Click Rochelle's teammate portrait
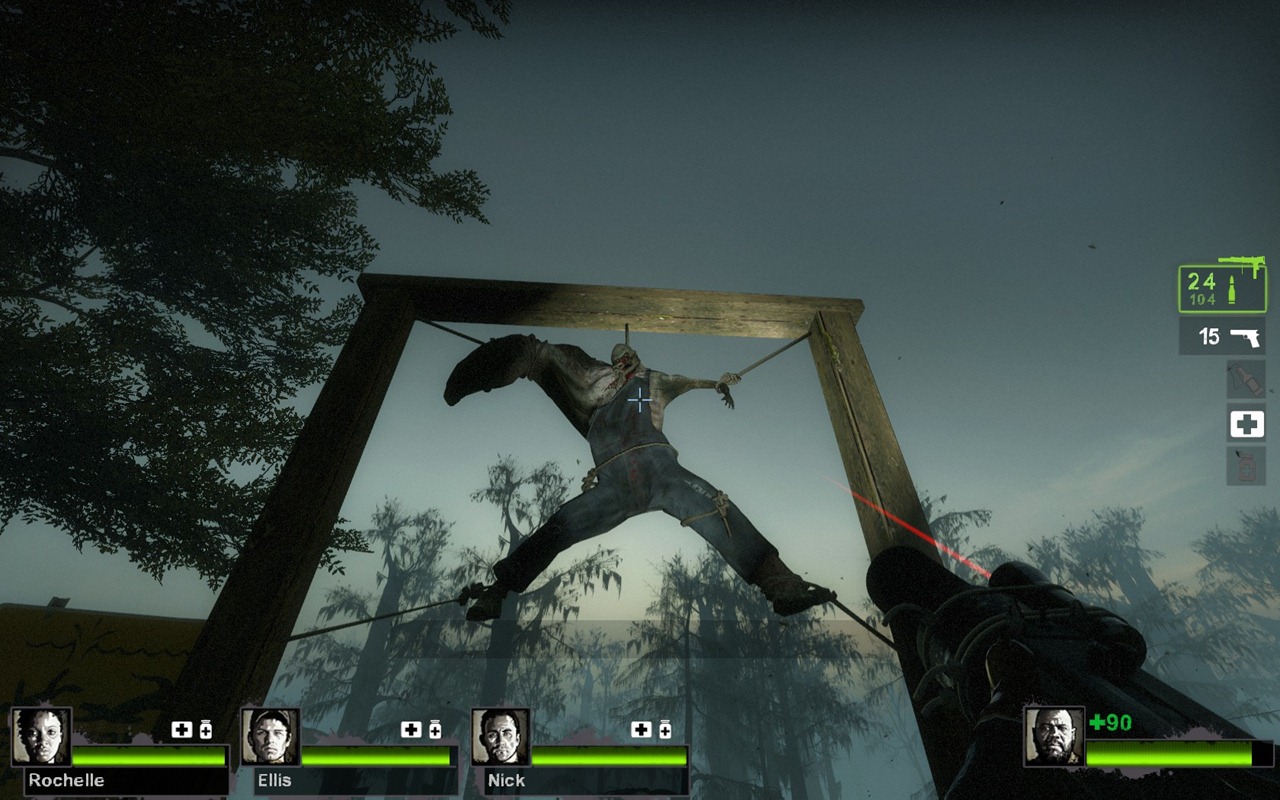 click(x=41, y=737)
